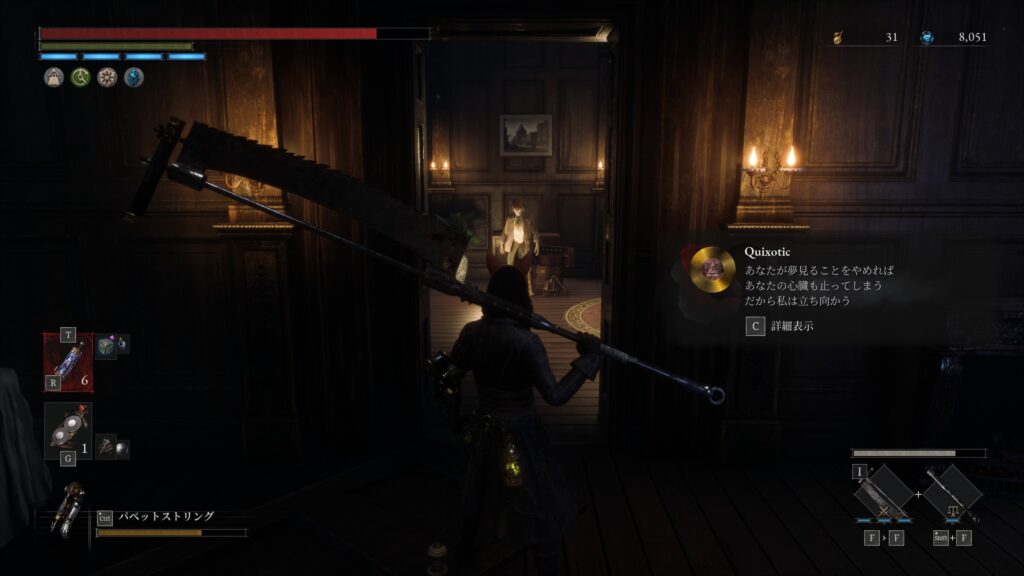The width and height of the screenshot is (1024, 576).
Task: Click the blue crystal status icon
Action: pyautogui.click(x=133, y=78)
